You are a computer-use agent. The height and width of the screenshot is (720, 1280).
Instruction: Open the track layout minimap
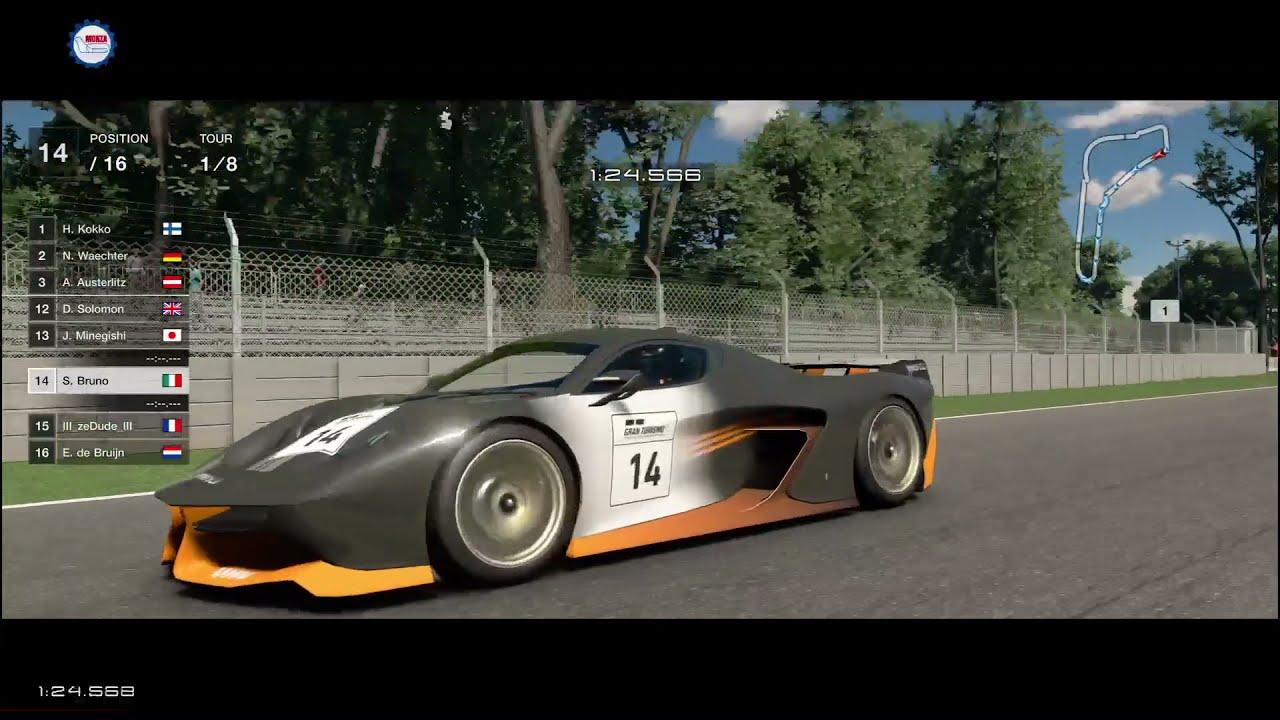coord(1122,200)
